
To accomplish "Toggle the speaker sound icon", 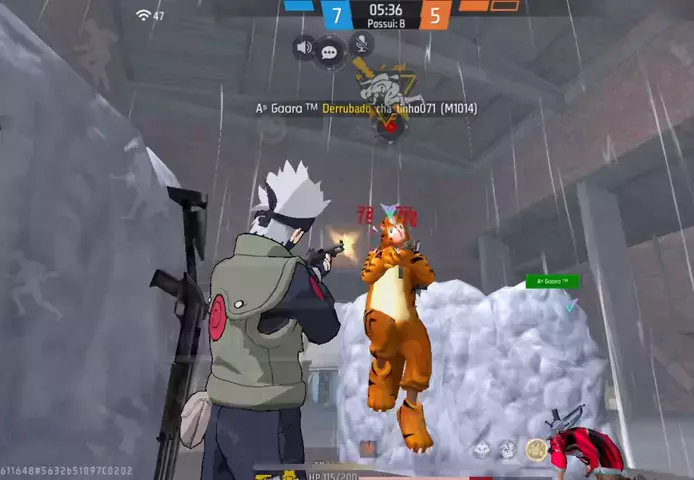I will [305, 47].
